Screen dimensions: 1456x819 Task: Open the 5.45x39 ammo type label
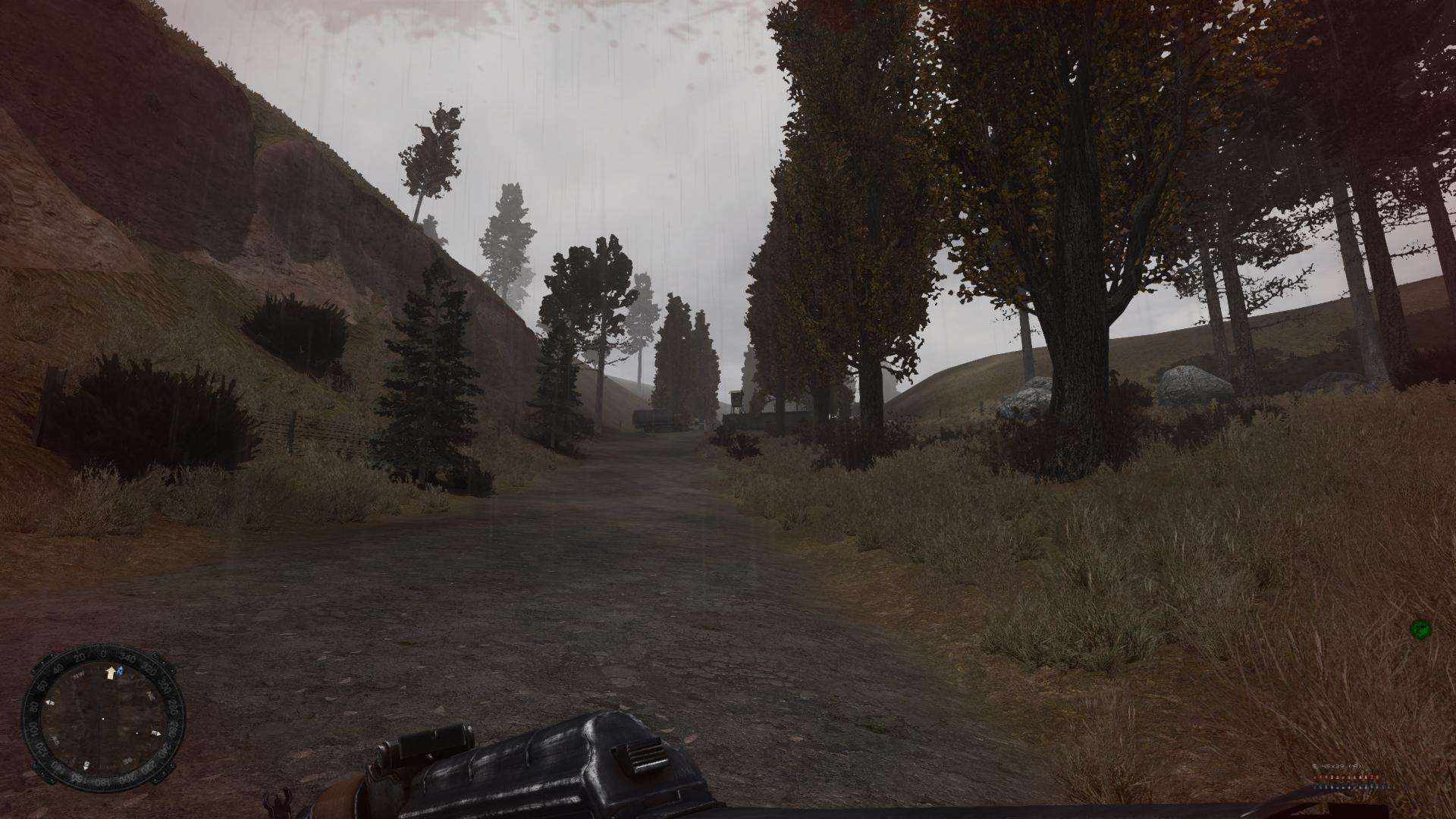coord(1331,767)
